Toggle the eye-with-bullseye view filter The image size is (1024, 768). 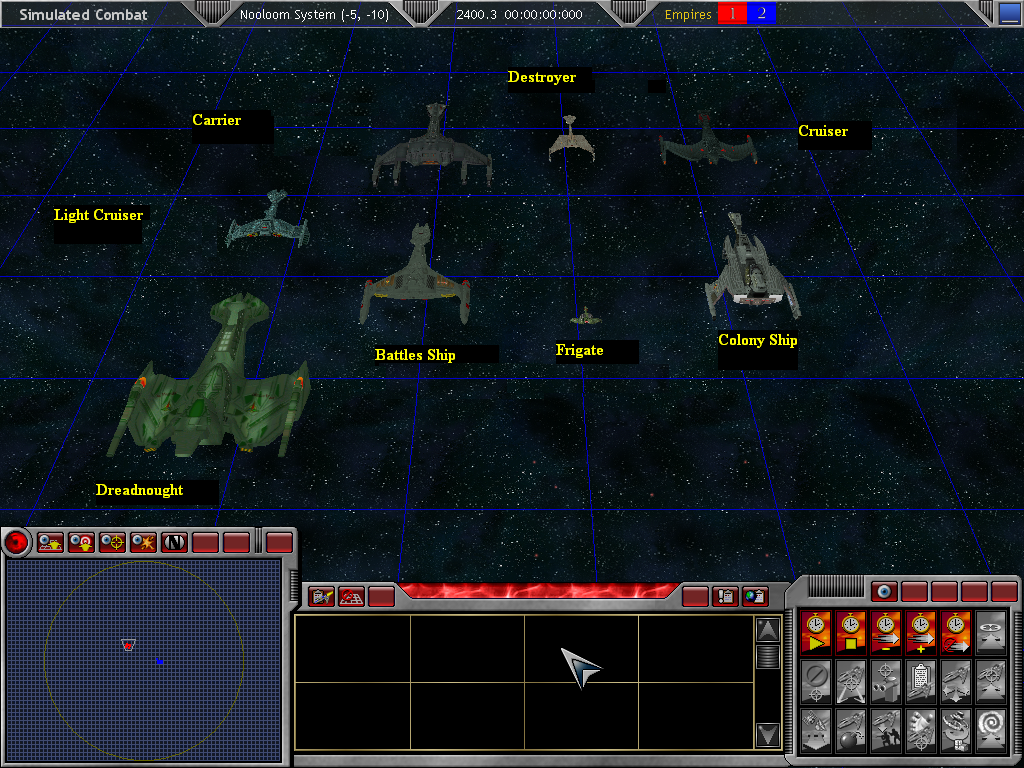pos(82,542)
